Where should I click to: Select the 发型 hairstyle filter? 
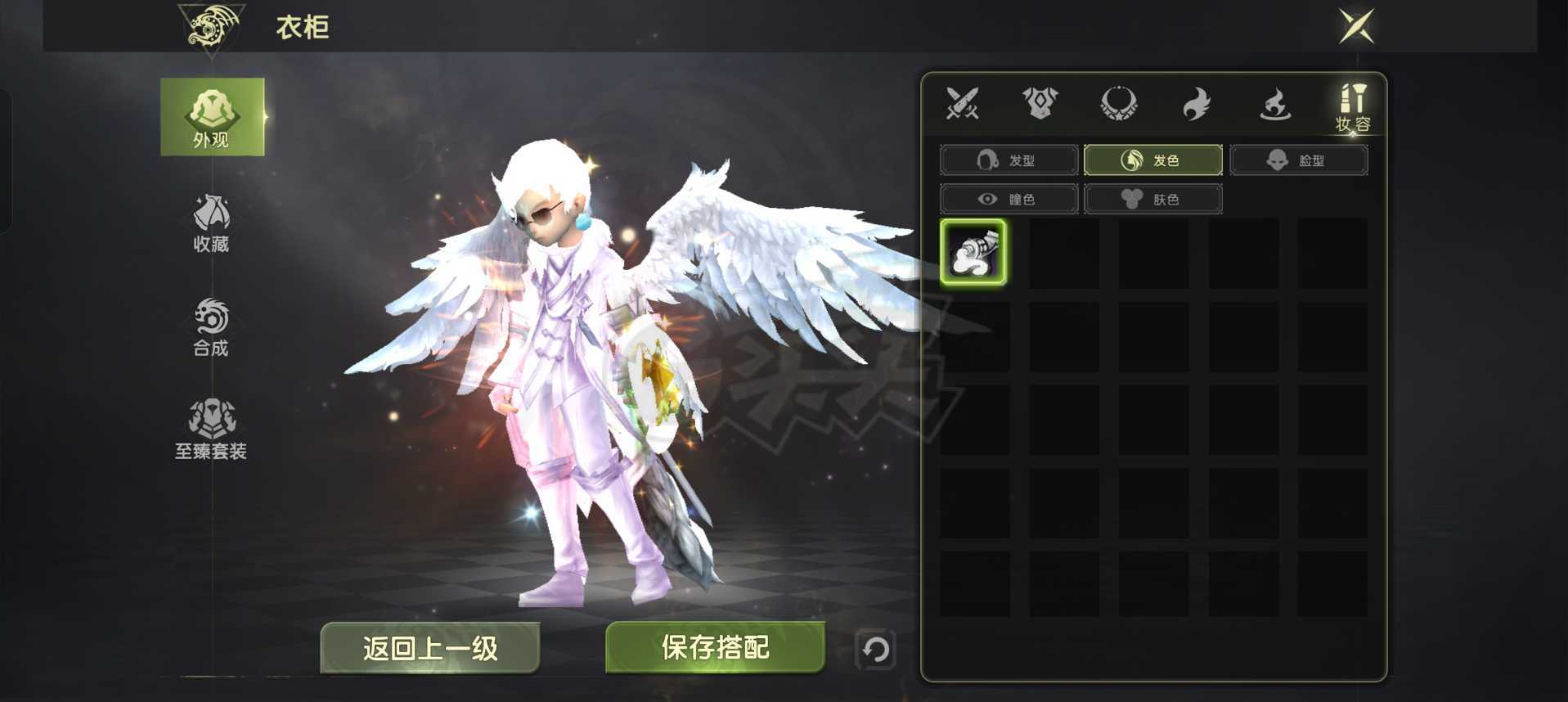(1009, 160)
